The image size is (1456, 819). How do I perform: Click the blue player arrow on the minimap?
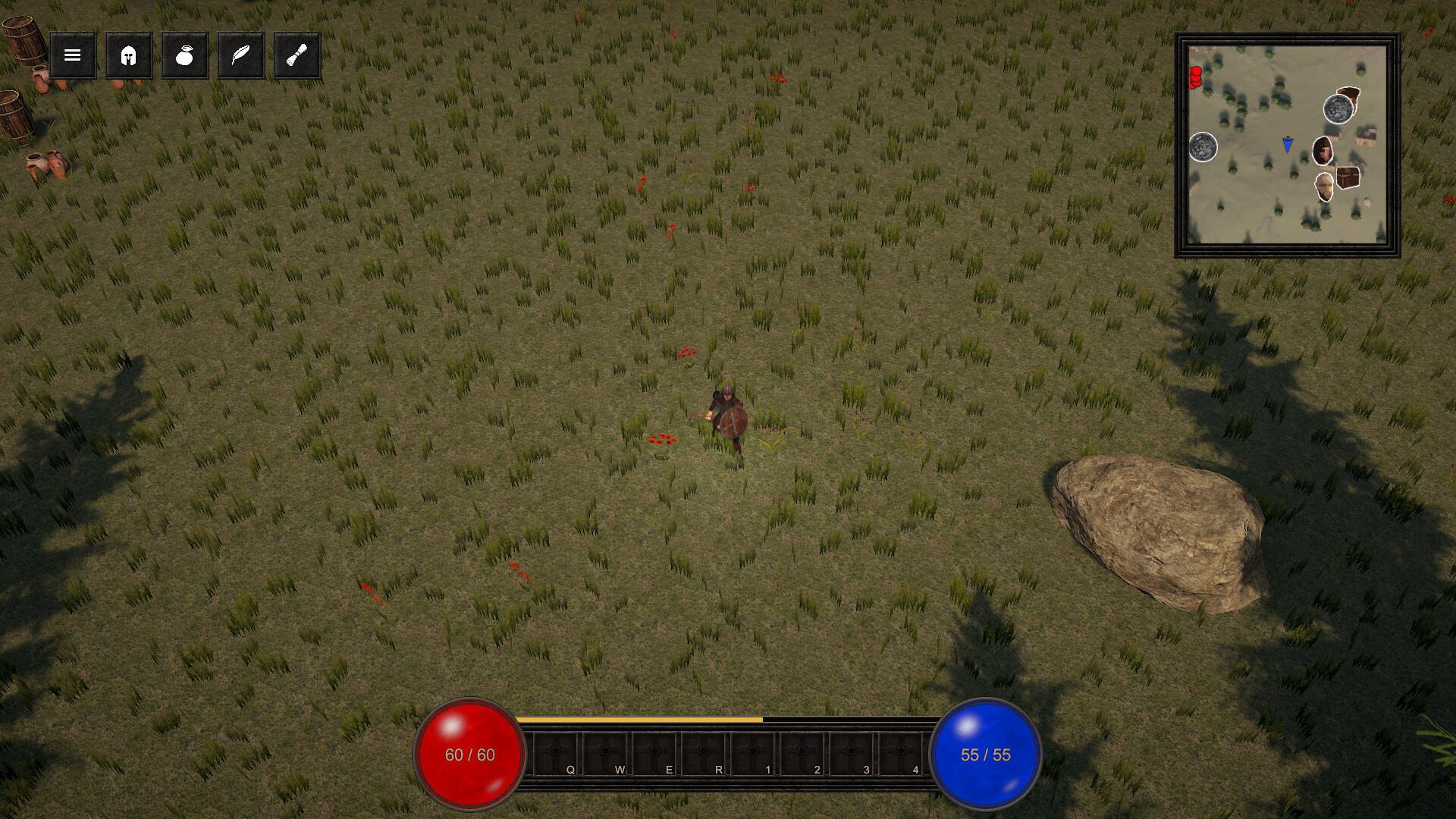coord(1287,144)
